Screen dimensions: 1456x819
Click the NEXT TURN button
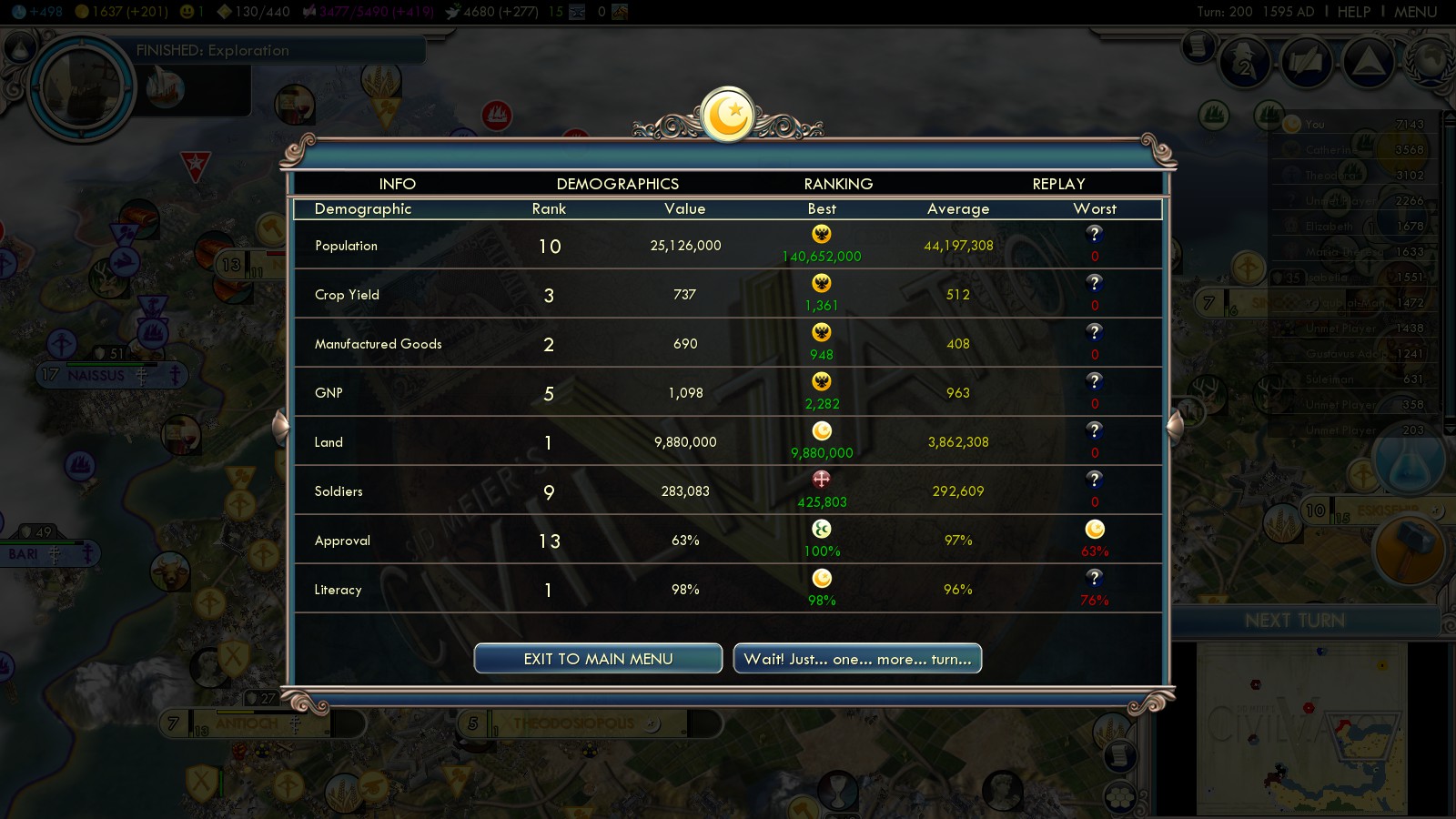click(x=1294, y=621)
